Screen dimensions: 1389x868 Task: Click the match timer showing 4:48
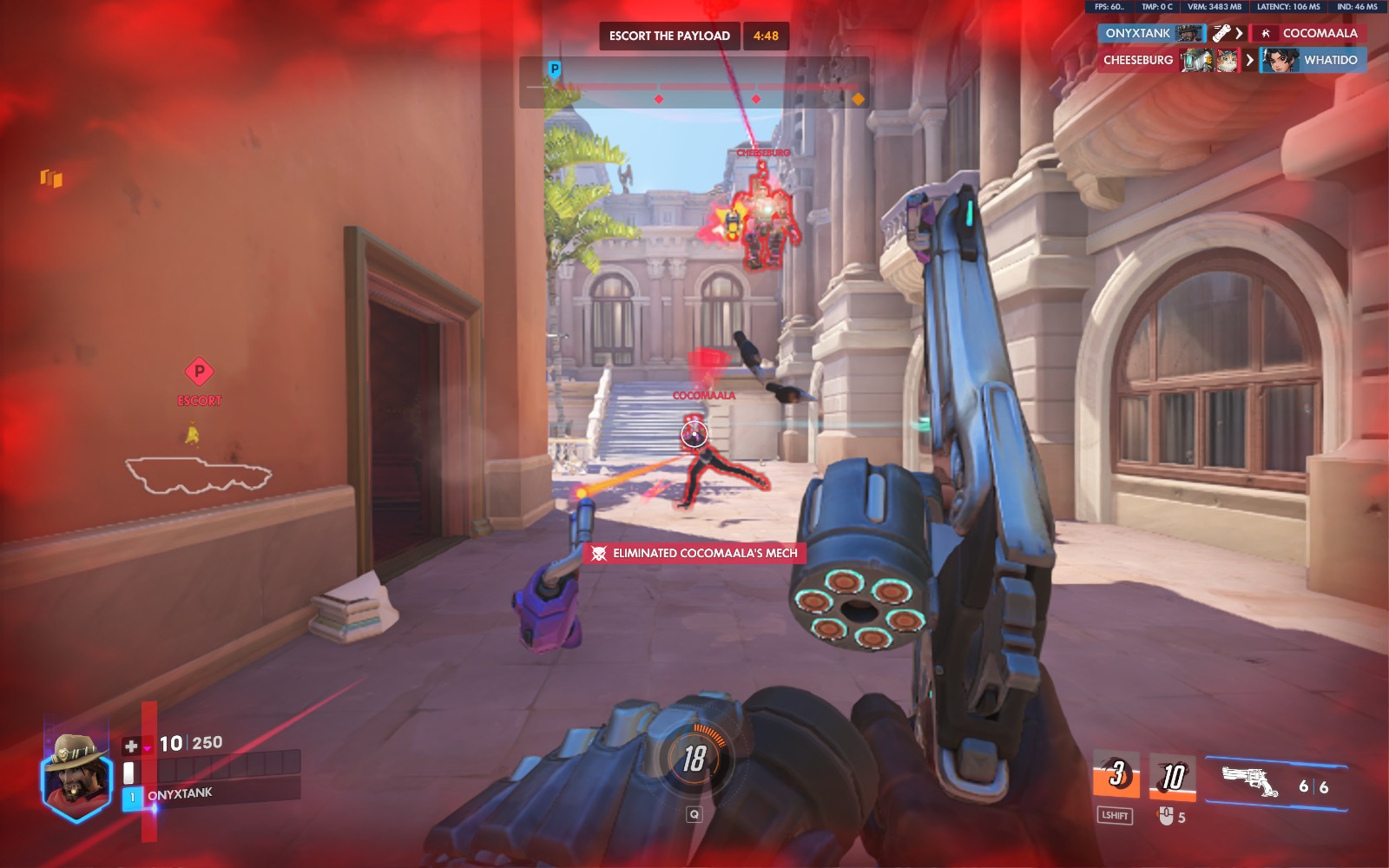767,37
